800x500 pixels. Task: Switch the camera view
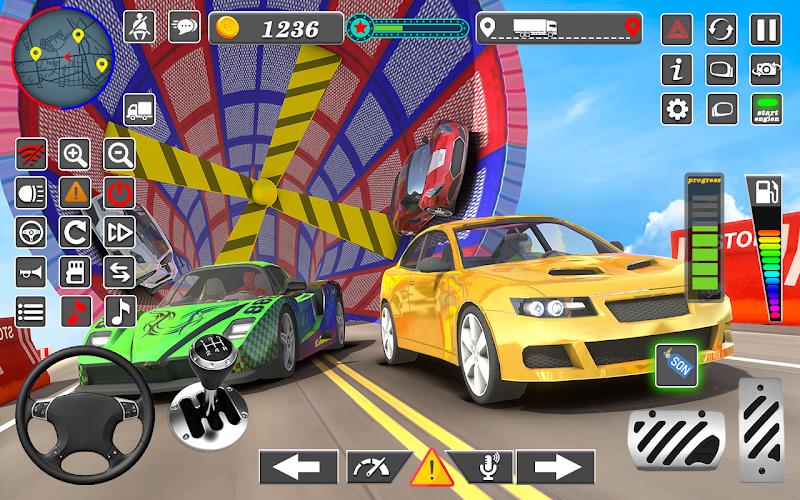[765, 69]
